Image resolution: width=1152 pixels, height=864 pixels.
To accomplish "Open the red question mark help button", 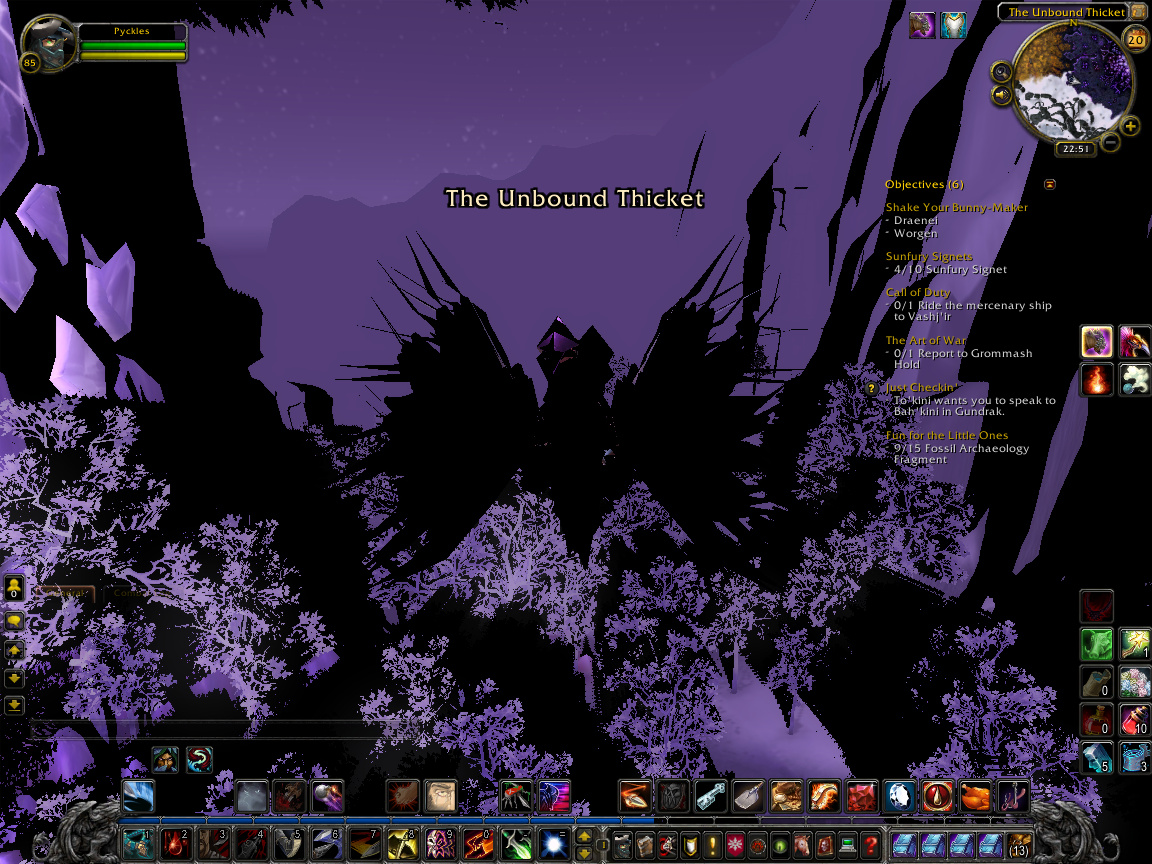I will pyautogui.click(x=871, y=844).
